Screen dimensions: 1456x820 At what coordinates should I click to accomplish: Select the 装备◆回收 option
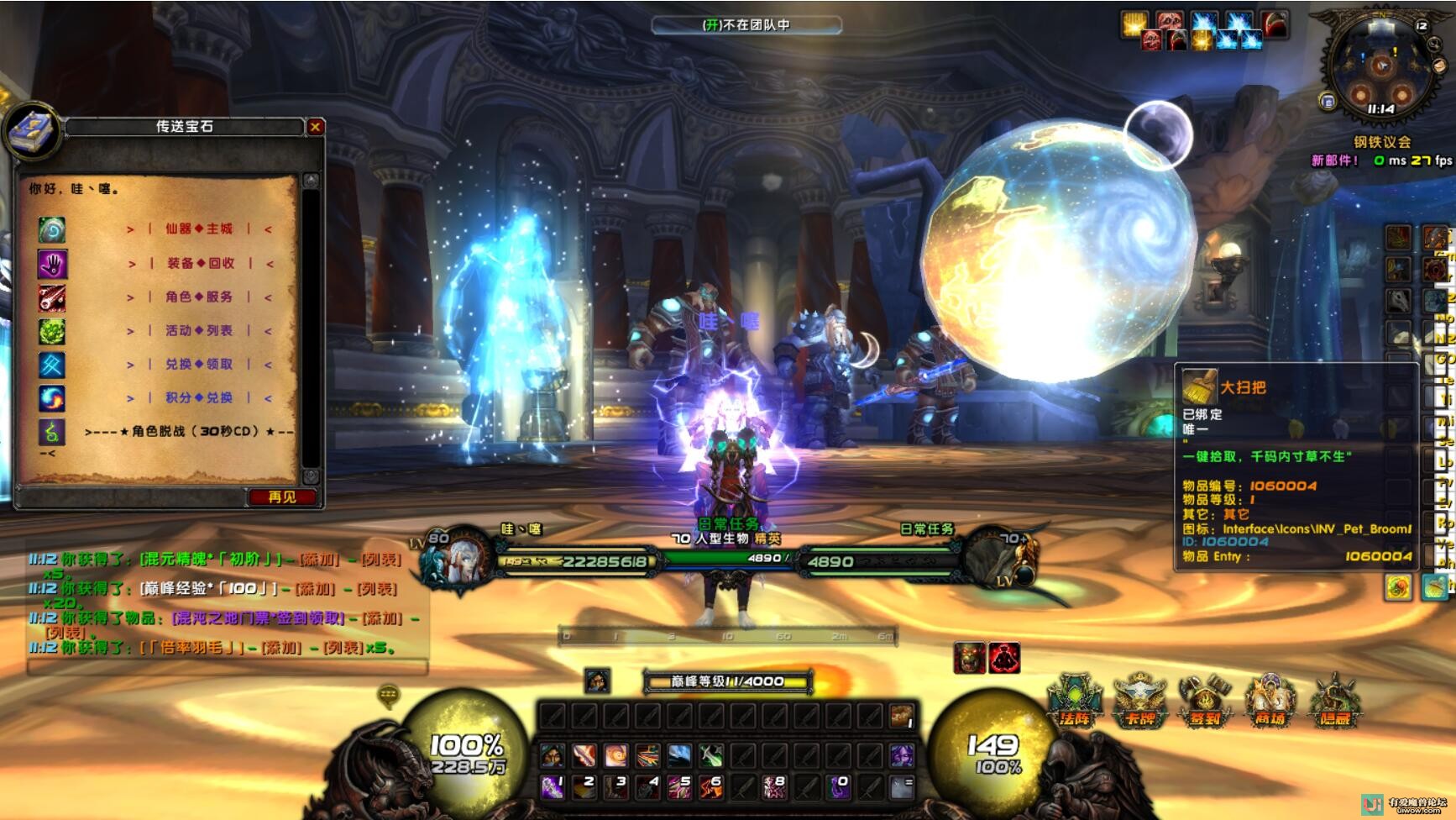coord(201,263)
